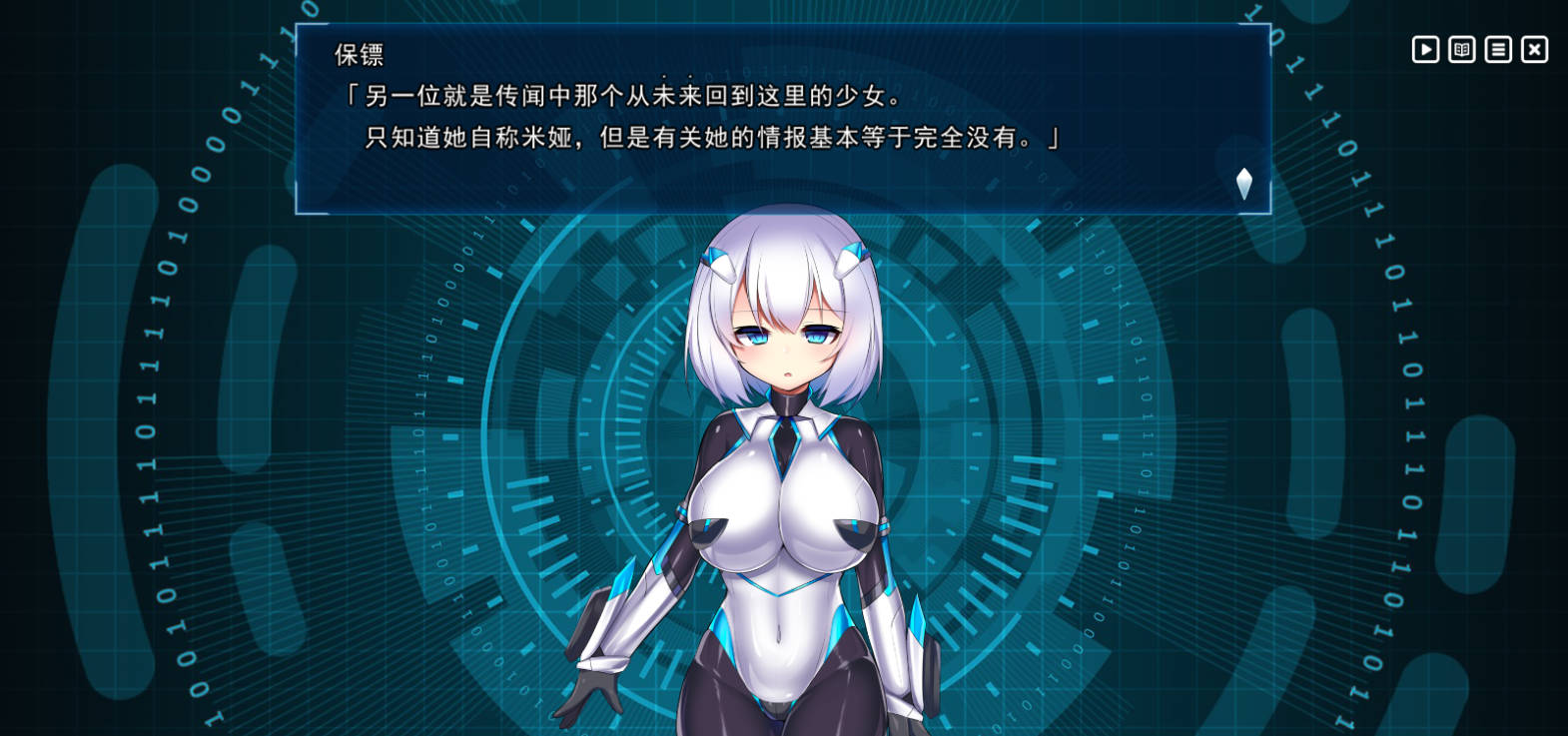Click the hamburger menu icon
Viewport: 1568px width, 736px height.
[1497, 49]
